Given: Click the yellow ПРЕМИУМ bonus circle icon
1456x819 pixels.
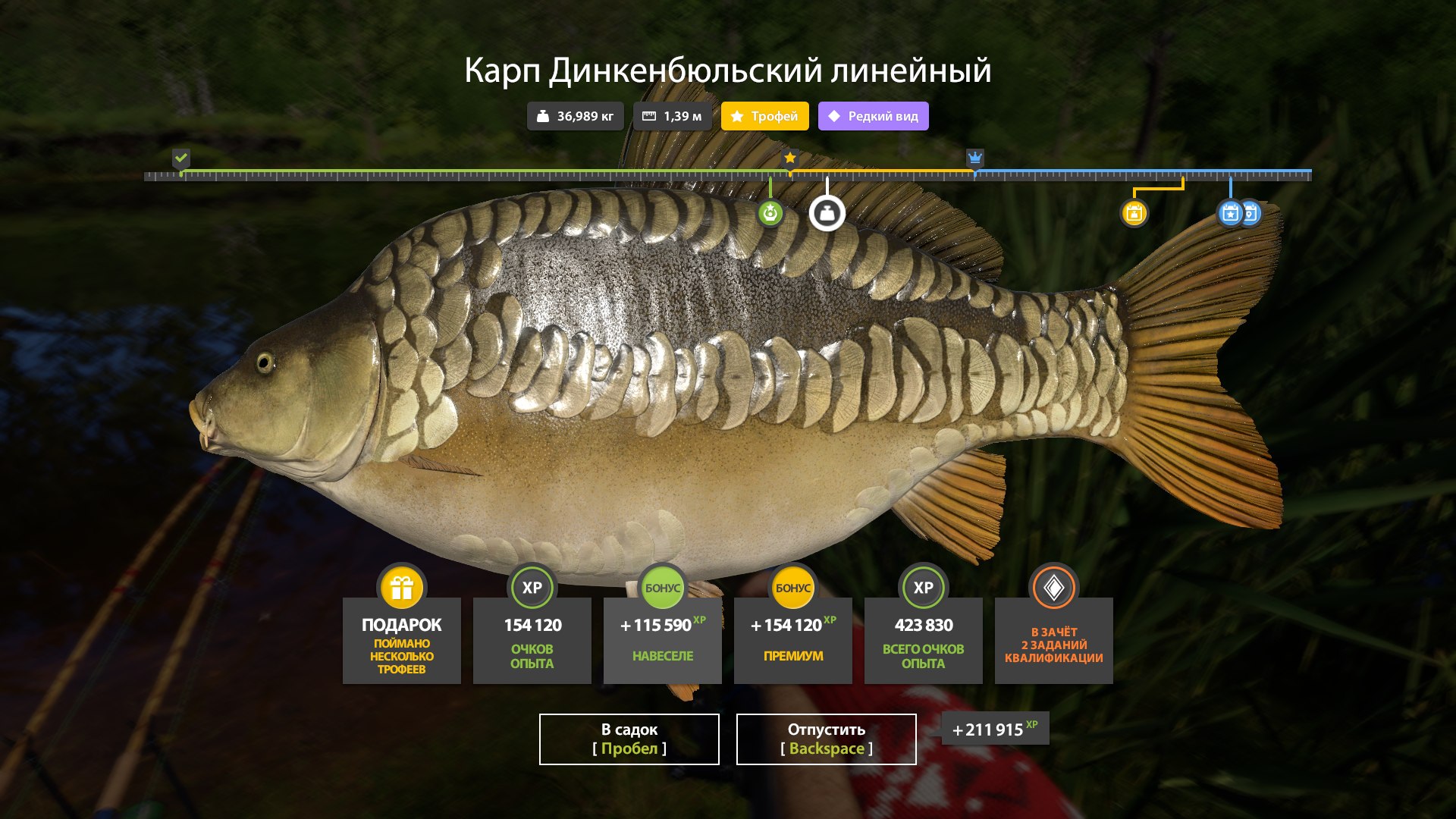Looking at the screenshot, I should click(792, 587).
